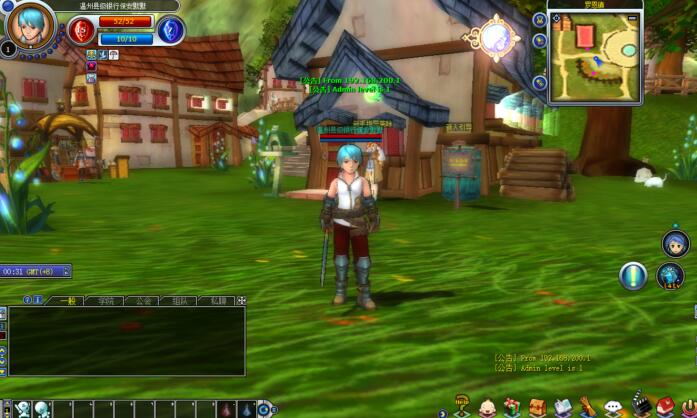Switch to the 一般 chat tab

click(67, 300)
